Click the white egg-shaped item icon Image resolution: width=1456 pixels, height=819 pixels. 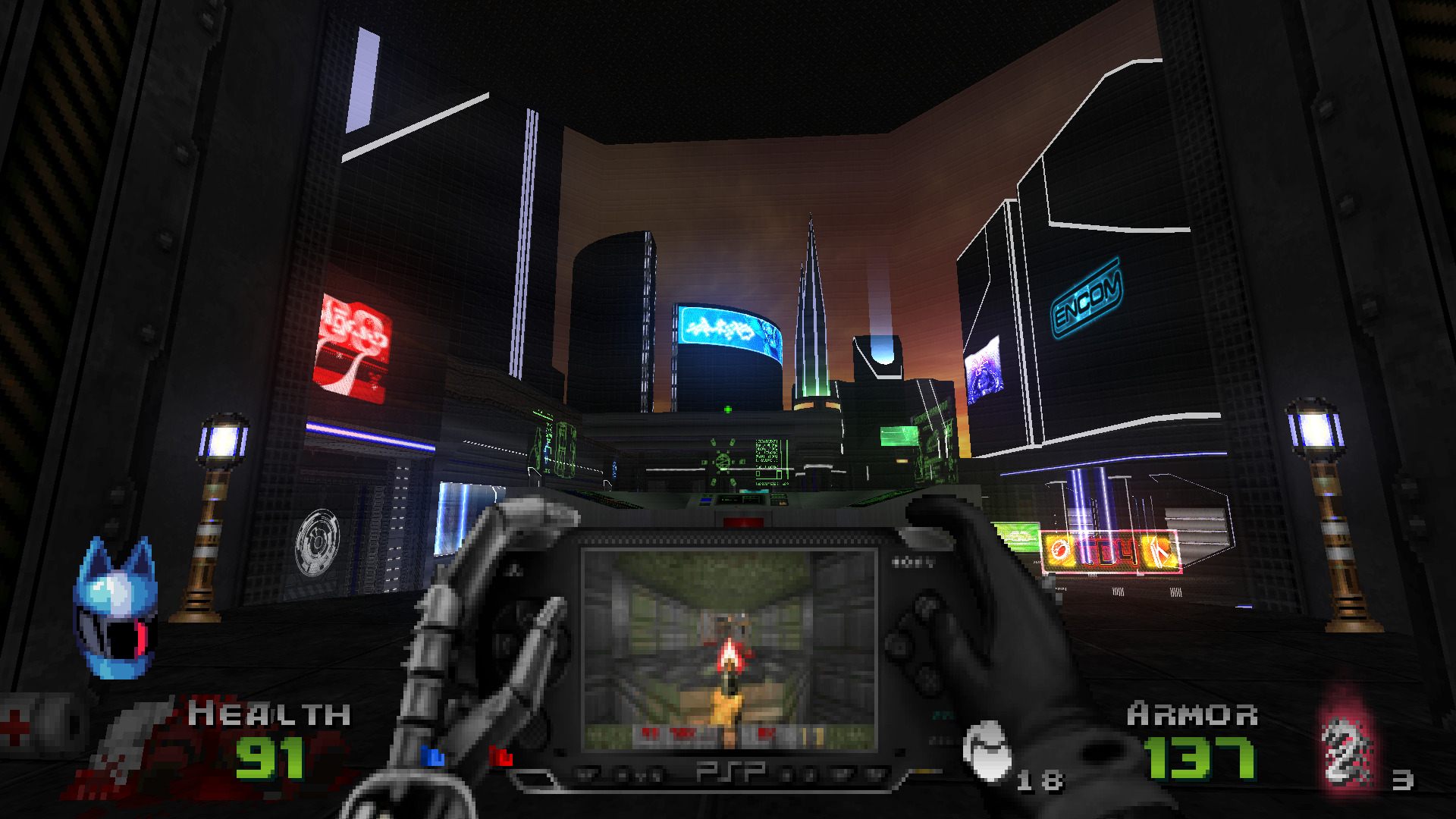[987, 751]
